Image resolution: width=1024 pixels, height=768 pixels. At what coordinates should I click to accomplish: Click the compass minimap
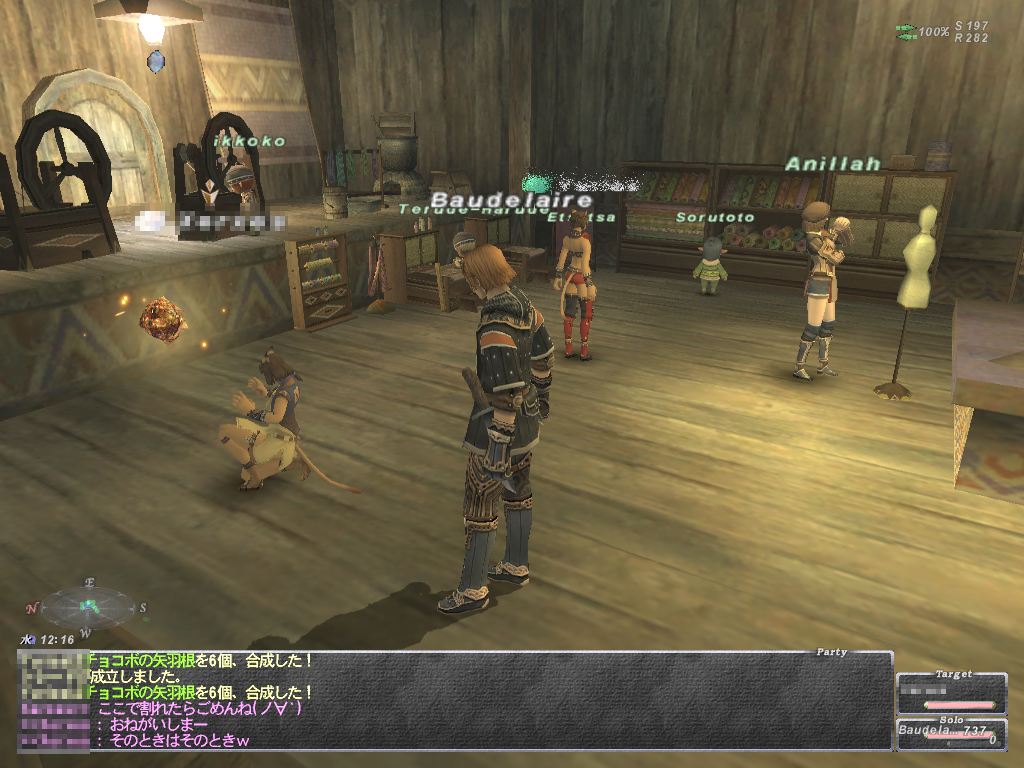pos(86,605)
